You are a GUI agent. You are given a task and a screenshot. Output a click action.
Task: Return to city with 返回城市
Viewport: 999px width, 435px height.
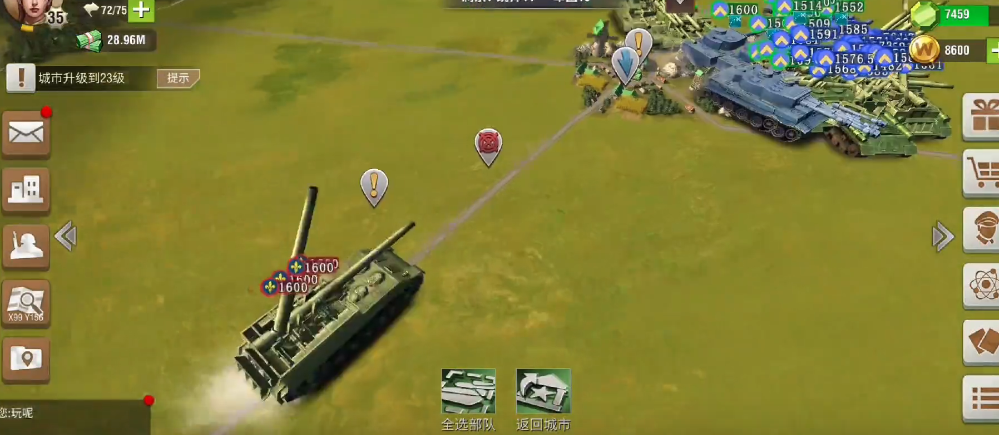[543, 398]
